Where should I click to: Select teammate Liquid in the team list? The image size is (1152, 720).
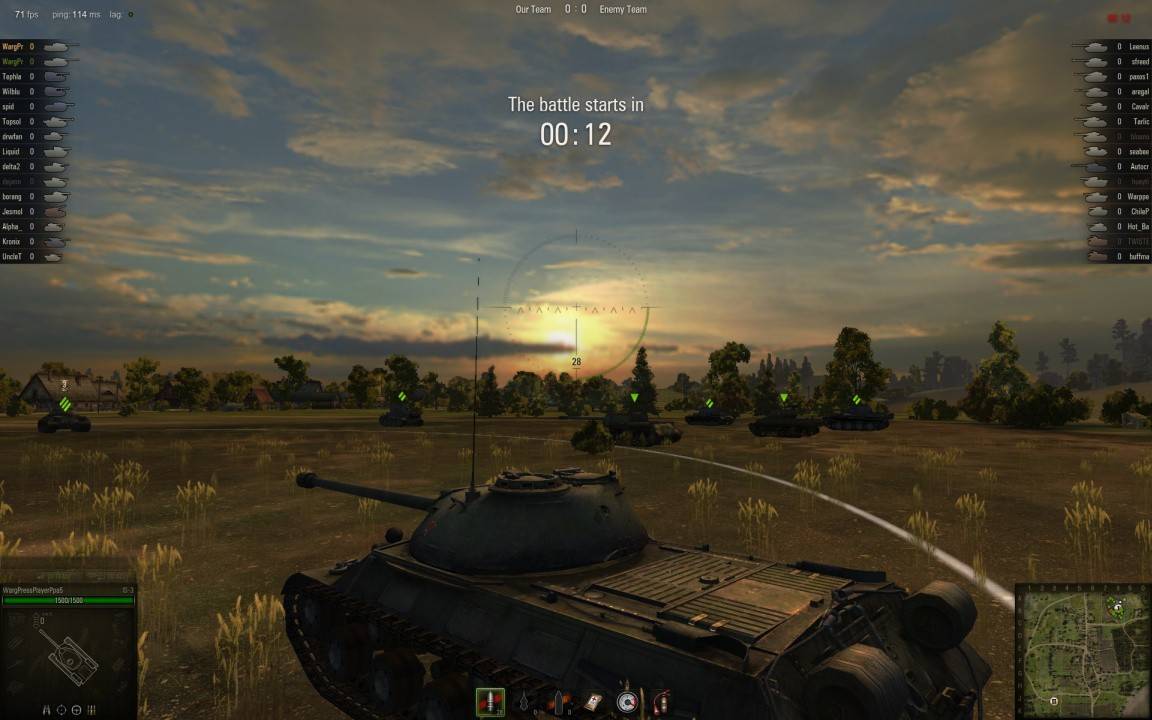pyautogui.click(x=12, y=151)
